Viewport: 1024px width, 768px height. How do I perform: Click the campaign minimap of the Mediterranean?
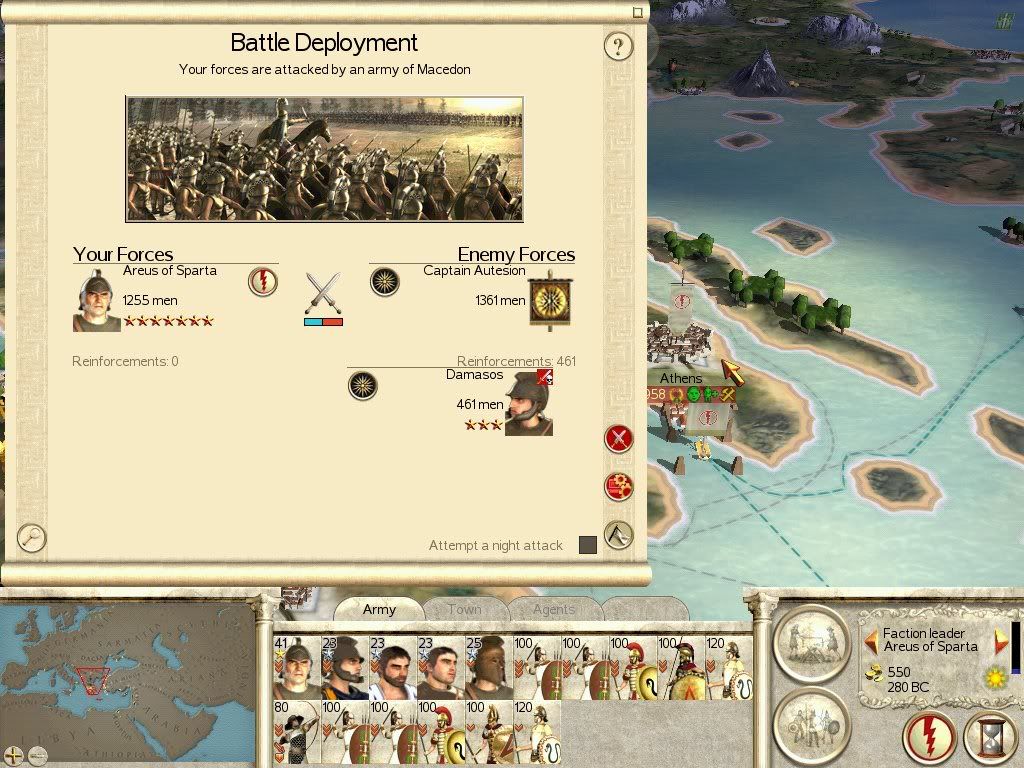[126, 670]
